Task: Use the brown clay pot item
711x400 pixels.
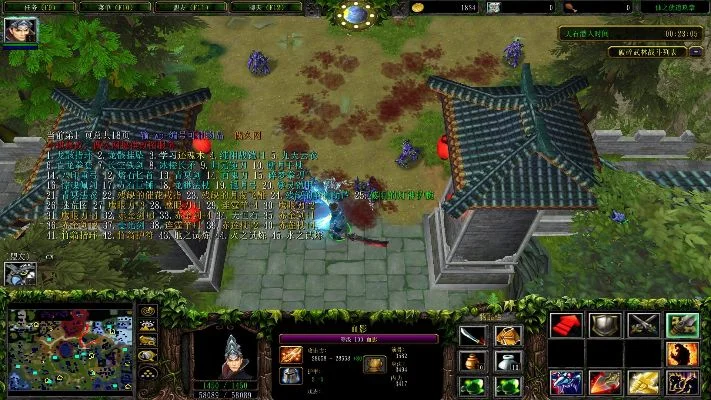Action: pyautogui.click(x=474, y=360)
